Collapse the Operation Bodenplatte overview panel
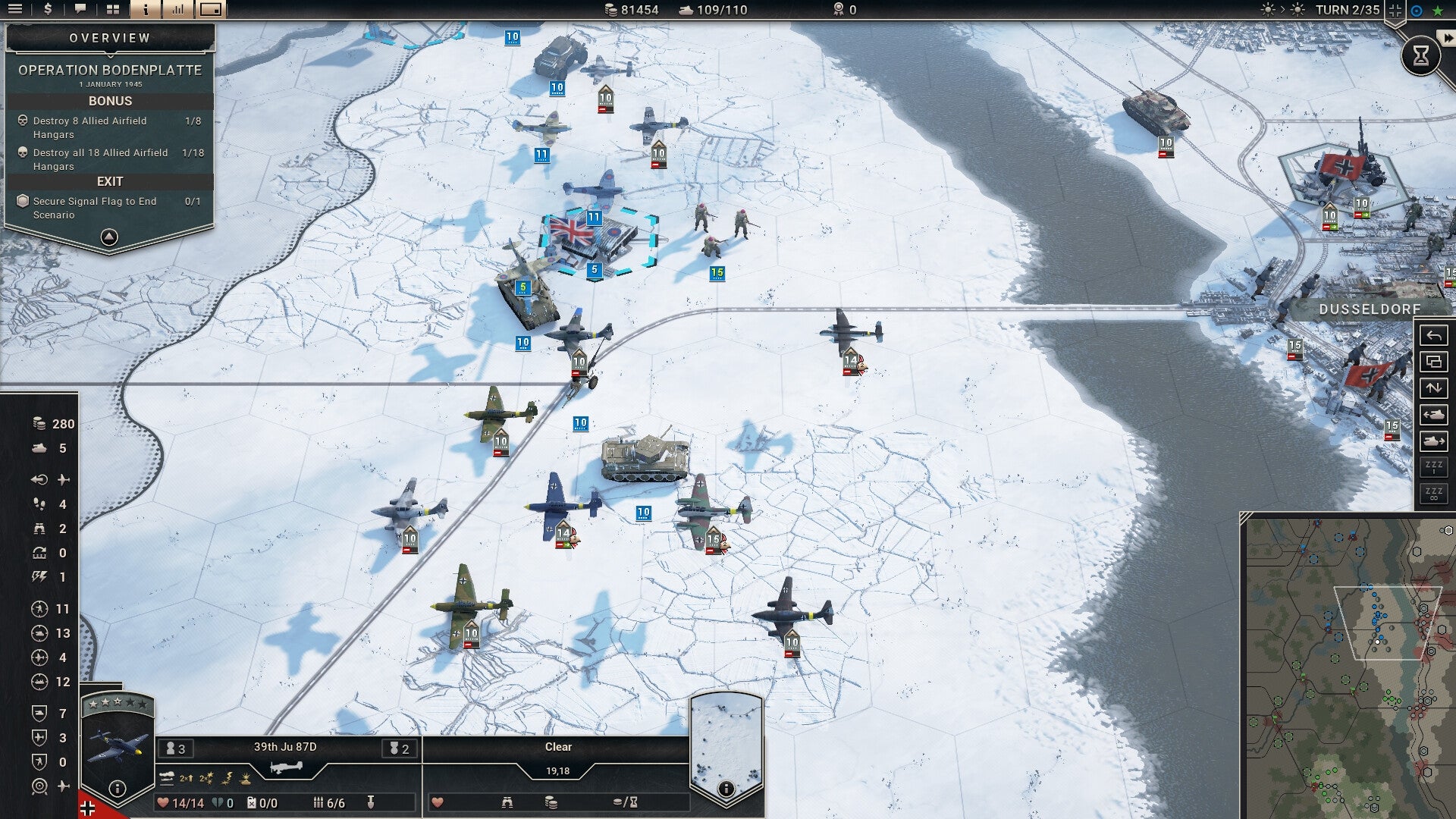The image size is (1456, 819). point(110,237)
